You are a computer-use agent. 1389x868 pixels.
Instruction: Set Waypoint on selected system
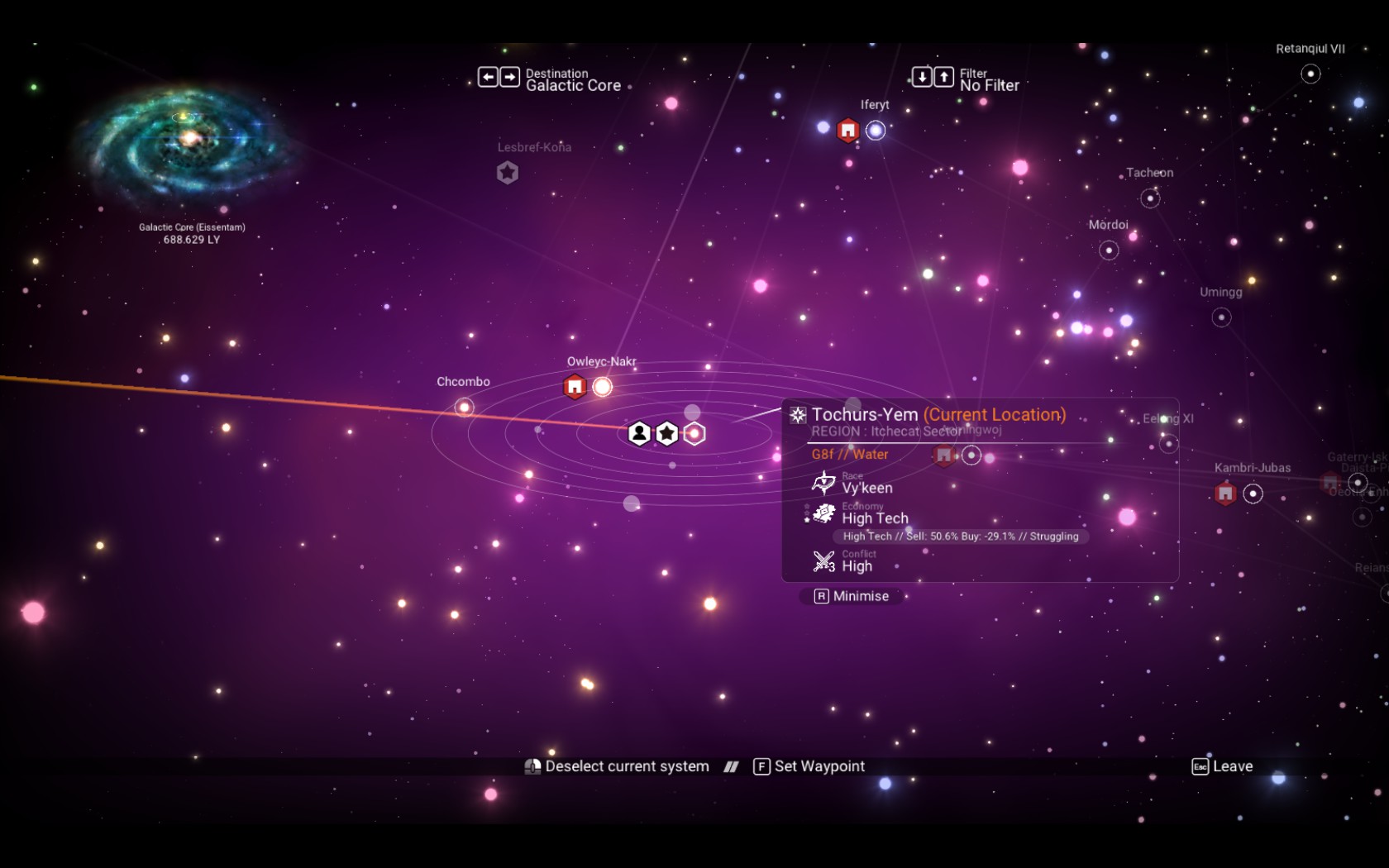coord(809,766)
